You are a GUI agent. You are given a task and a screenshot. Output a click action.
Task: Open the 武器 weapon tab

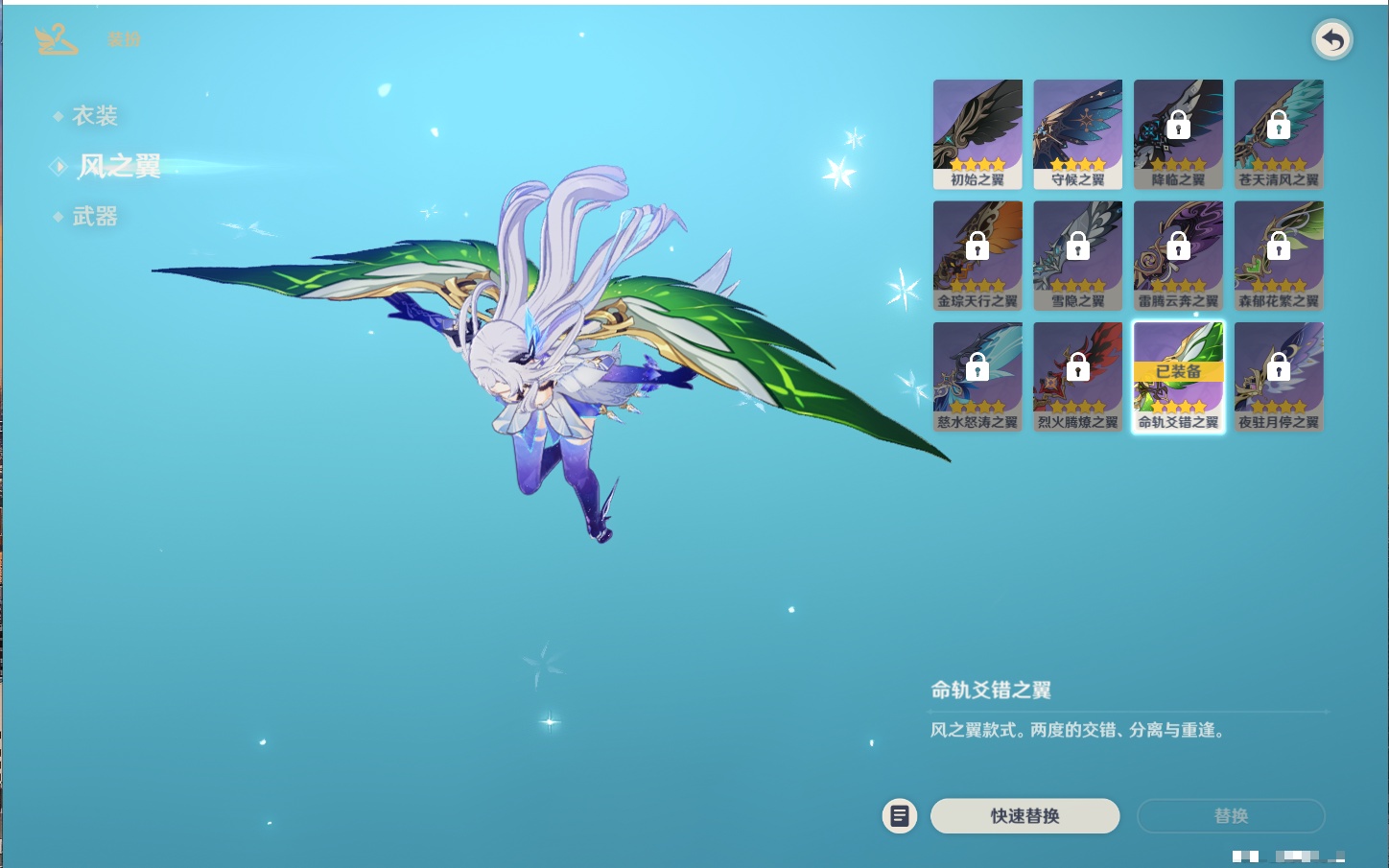click(94, 217)
